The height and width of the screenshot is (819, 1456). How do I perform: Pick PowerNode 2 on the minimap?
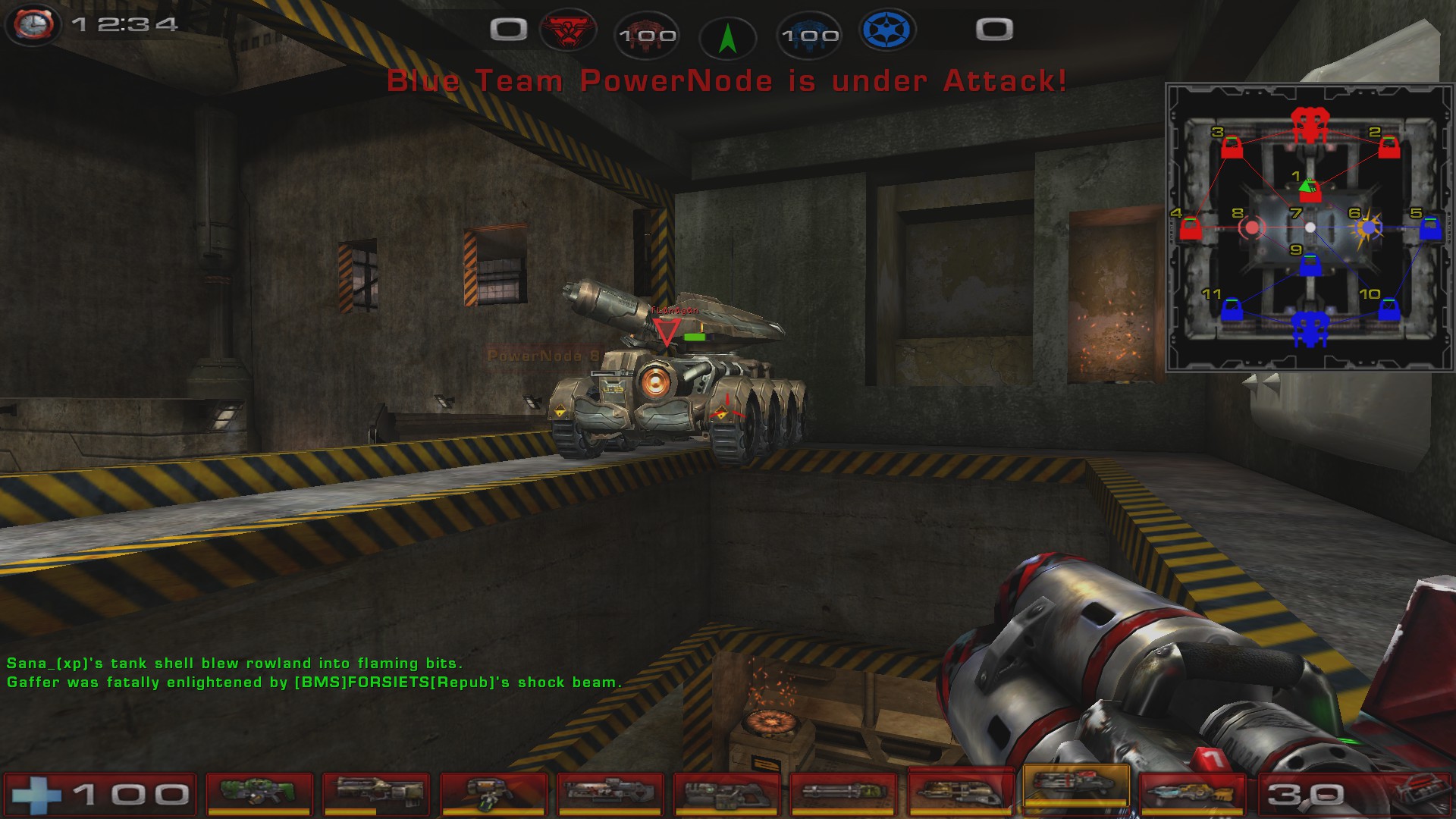click(1389, 147)
